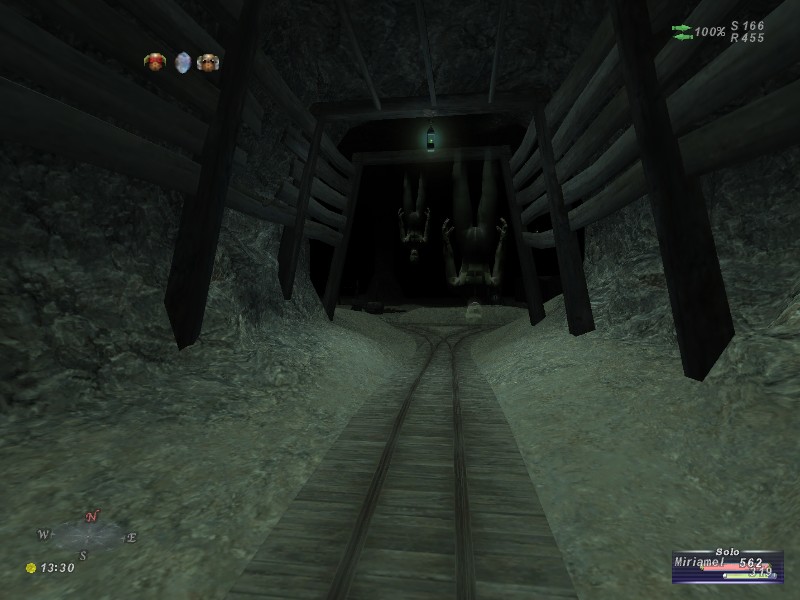This screenshot has width=800, height=600.
Task: Open the map from the compass
Action: [x=89, y=536]
